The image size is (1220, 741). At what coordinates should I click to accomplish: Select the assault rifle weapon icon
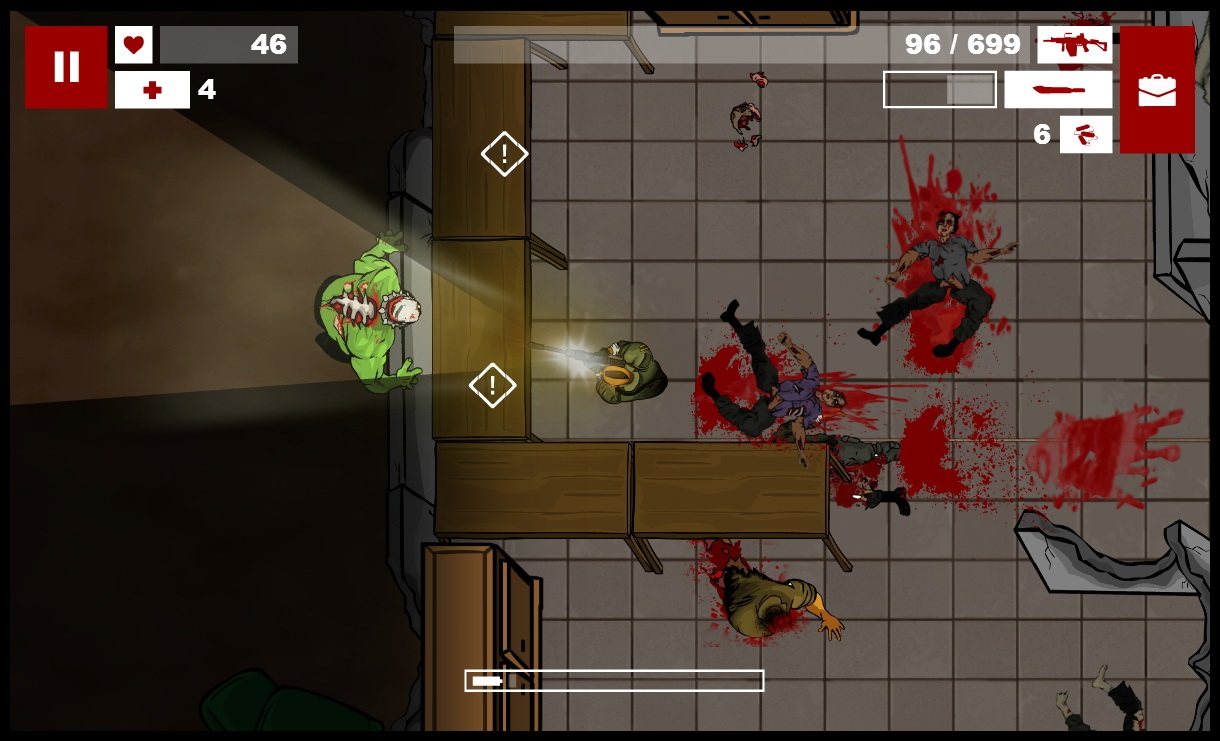click(1074, 45)
